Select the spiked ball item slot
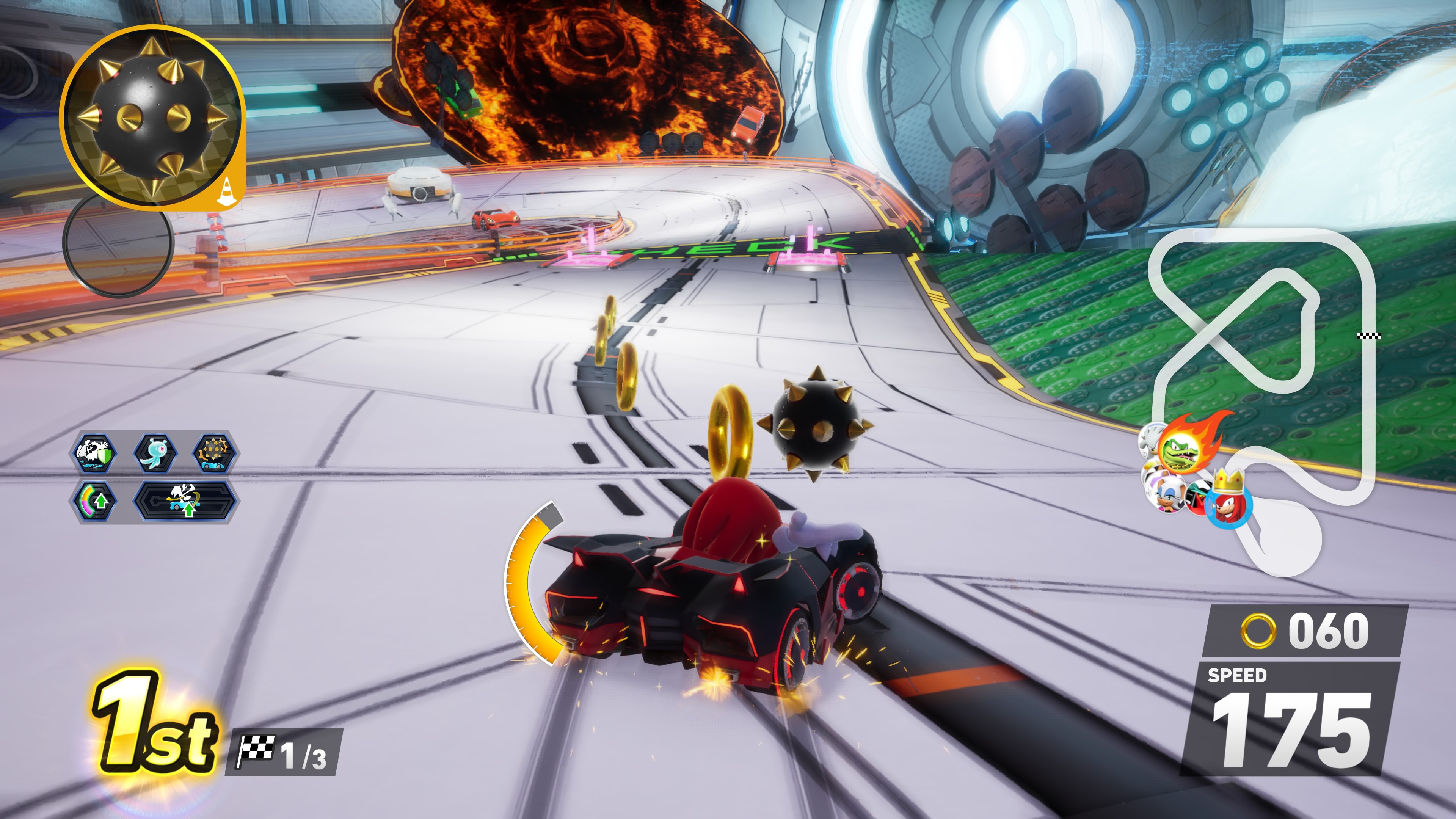The image size is (1456, 819). [152, 118]
